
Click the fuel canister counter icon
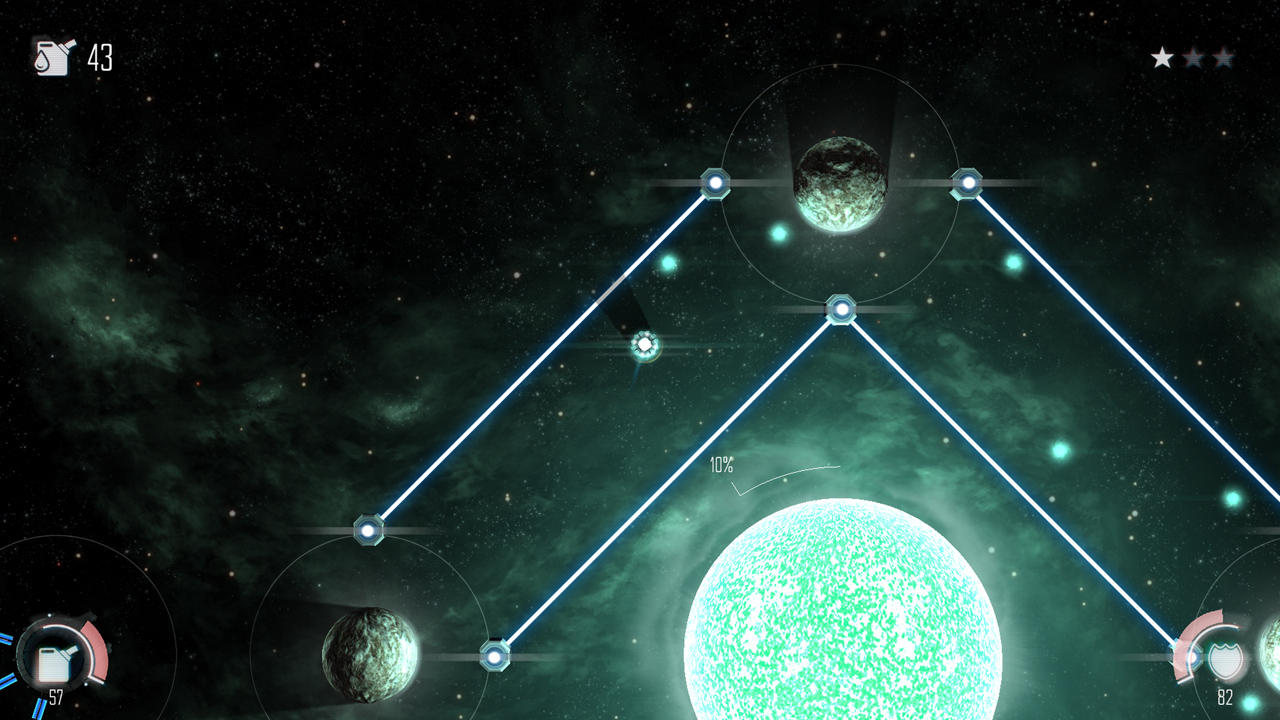tap(54, 57)
